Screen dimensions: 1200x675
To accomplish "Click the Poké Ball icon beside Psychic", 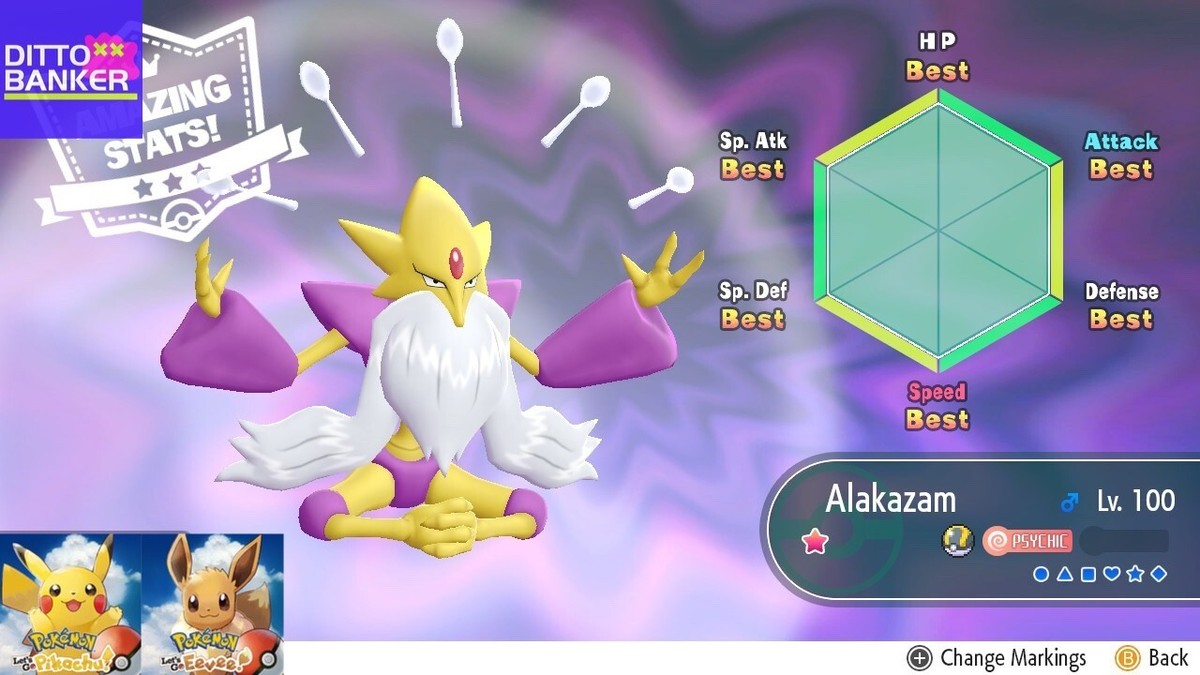I will [x=957, y=542].
